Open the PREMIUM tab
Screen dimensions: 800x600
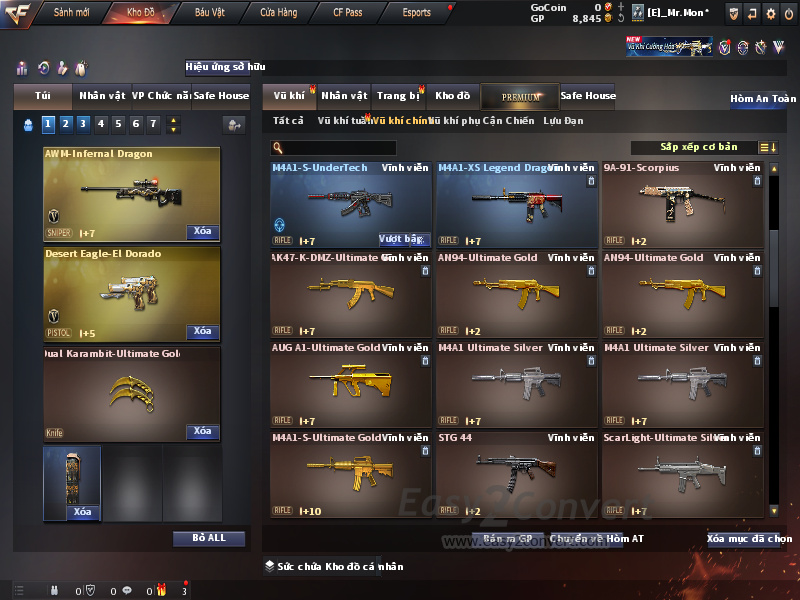pyautogui.click(x=520, y=96)
